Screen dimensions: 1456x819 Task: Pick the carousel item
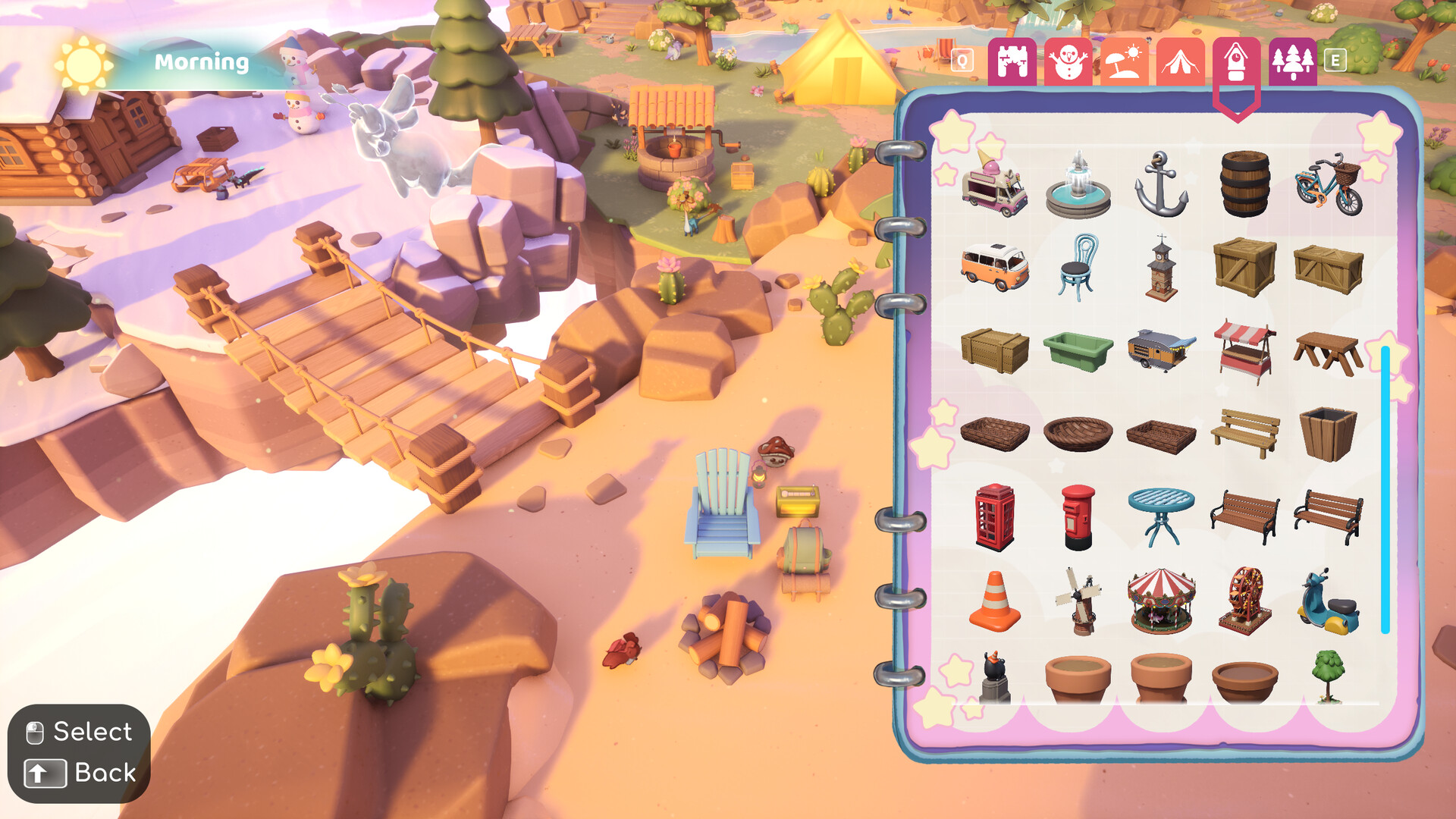1161,603
